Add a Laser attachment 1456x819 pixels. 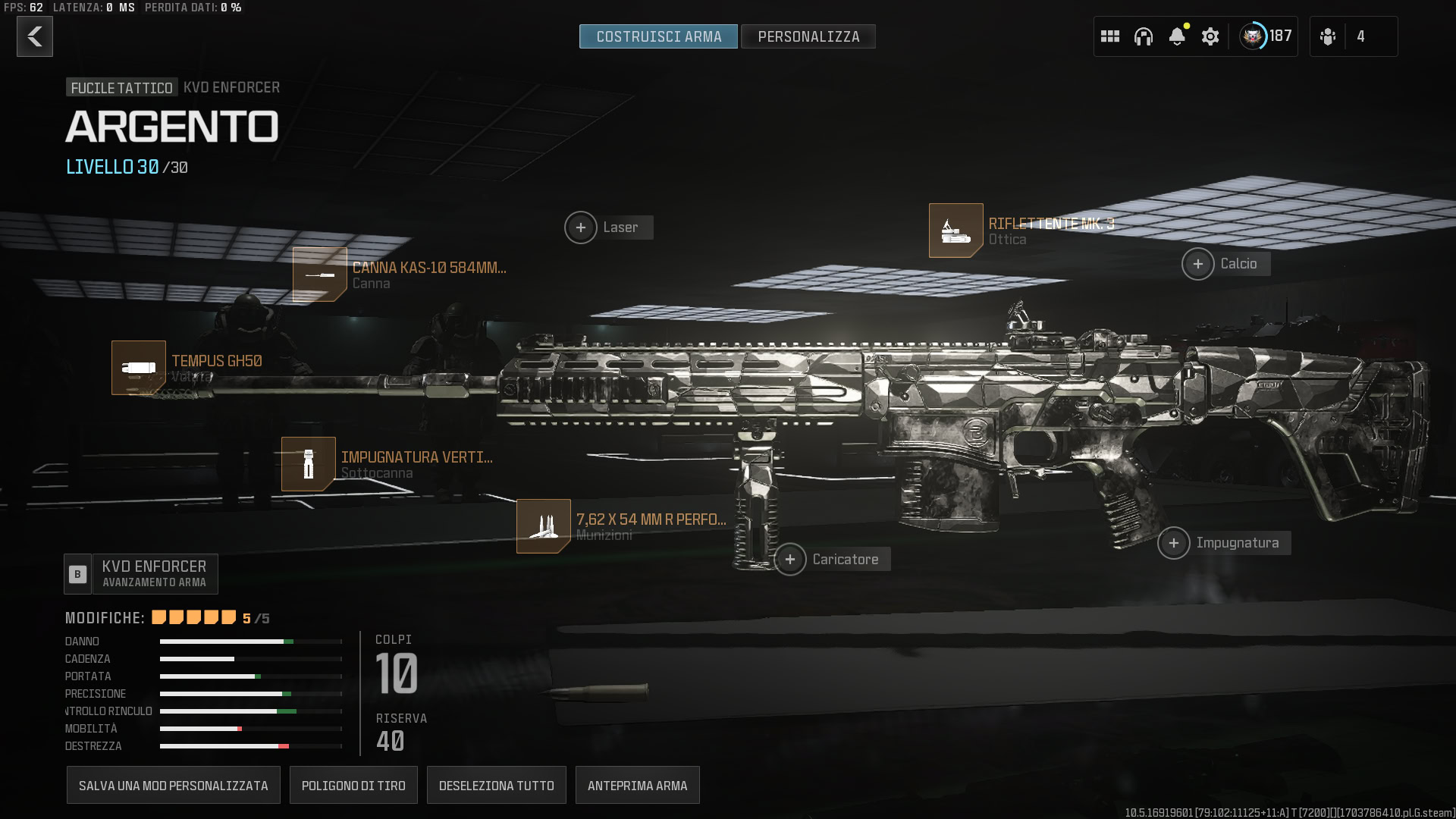tap(581, 227)
